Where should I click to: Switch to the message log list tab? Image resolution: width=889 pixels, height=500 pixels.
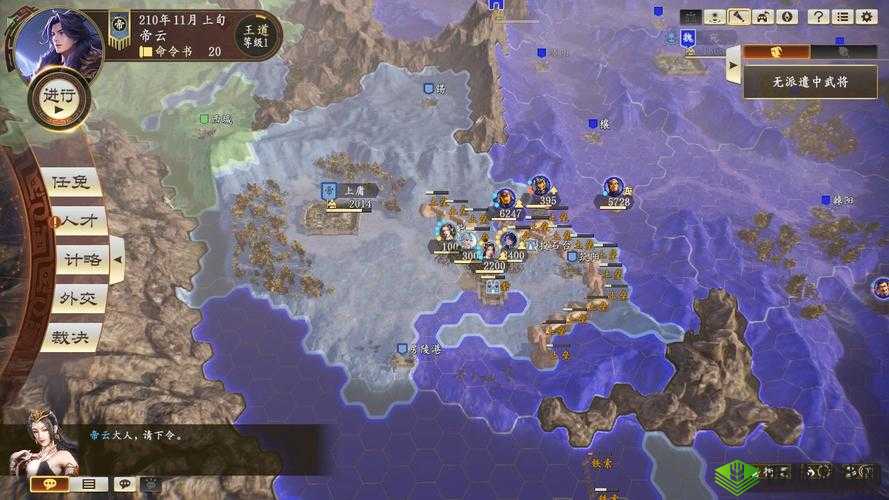coord(88,484)
